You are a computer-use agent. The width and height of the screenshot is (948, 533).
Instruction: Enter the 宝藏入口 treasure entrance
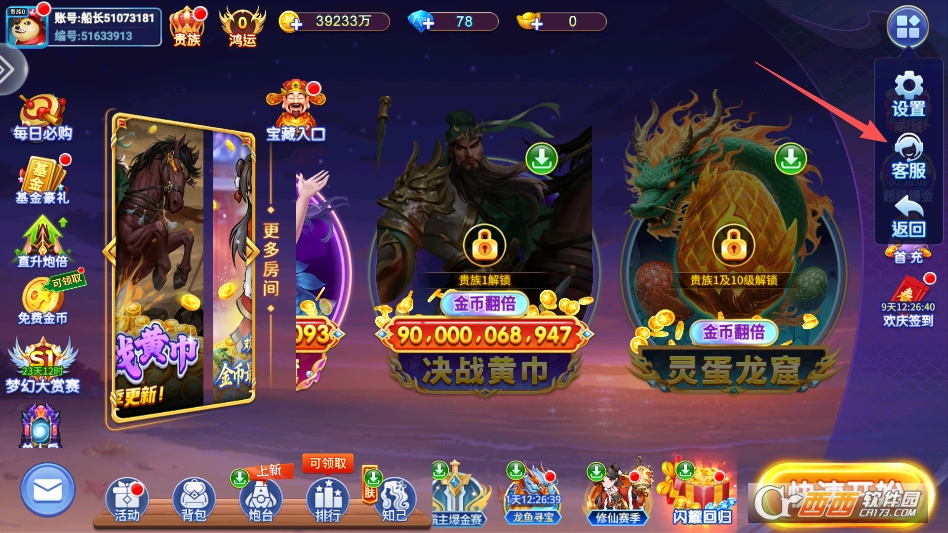[x=296, y=111]
